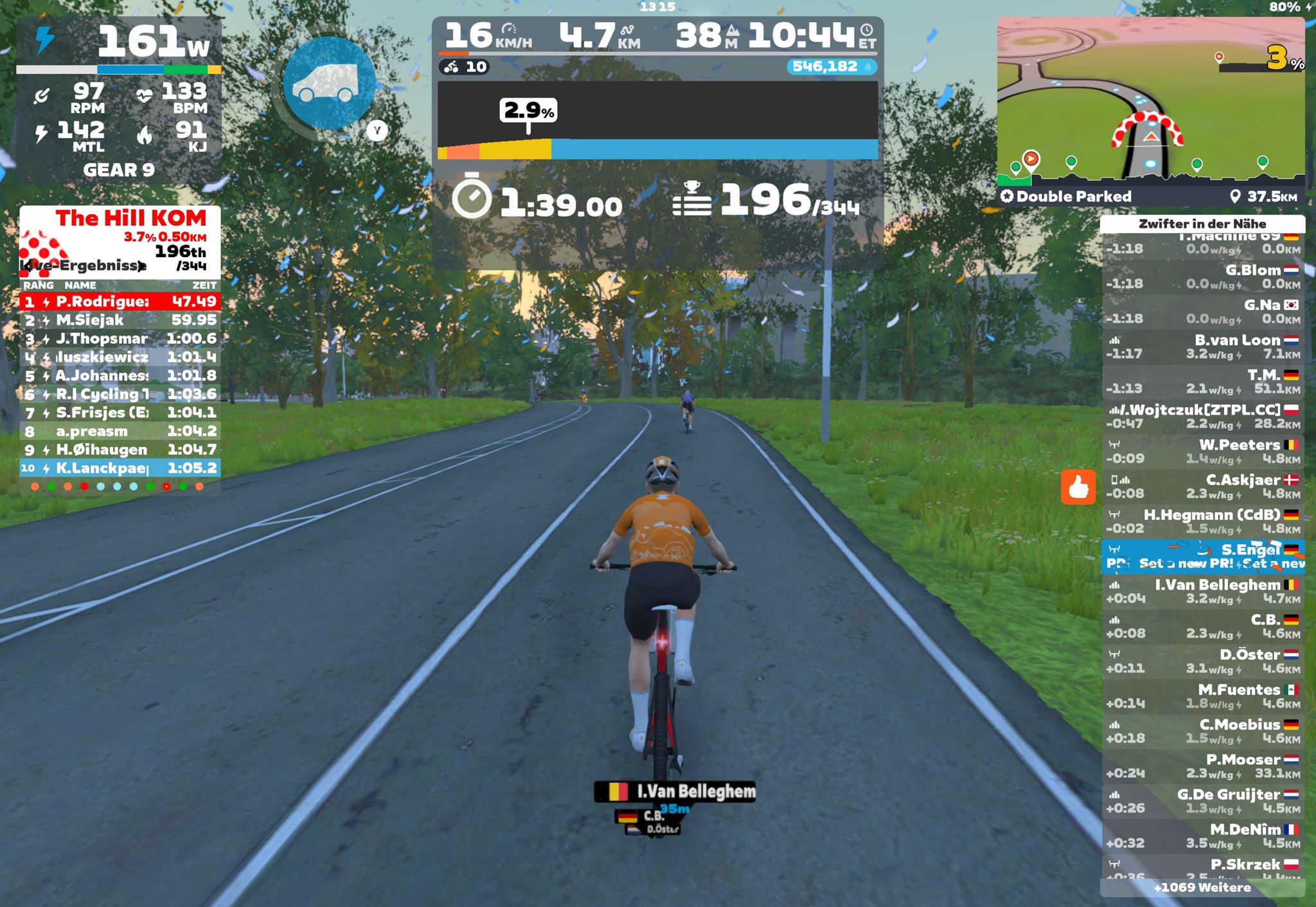Viewport: 1316px width, 907px height.
Task: Click M.Siejak's leaderboard row
Action: coord(120,320)
